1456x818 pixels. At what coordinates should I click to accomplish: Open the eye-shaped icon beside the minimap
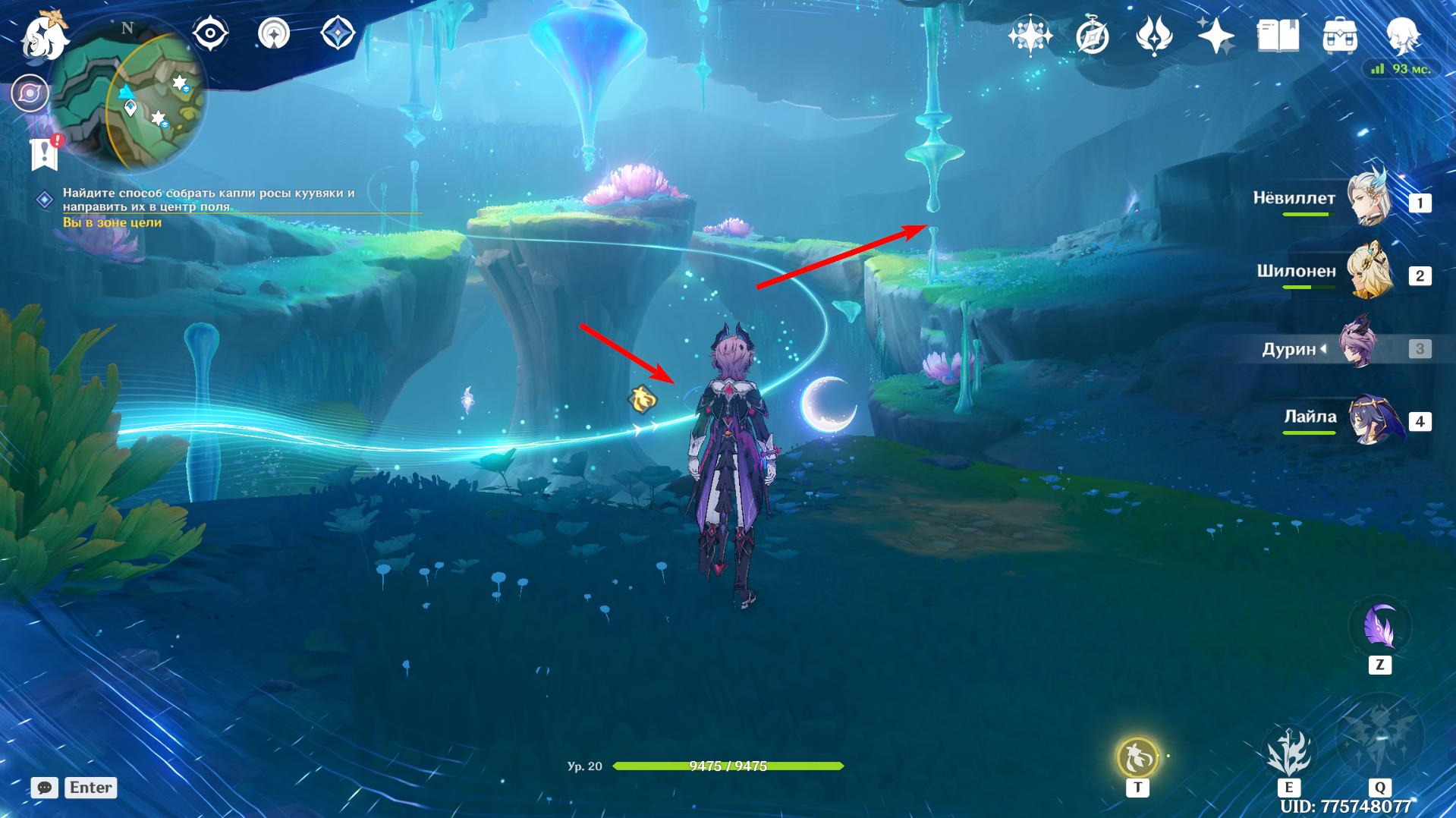coord(210,34)
